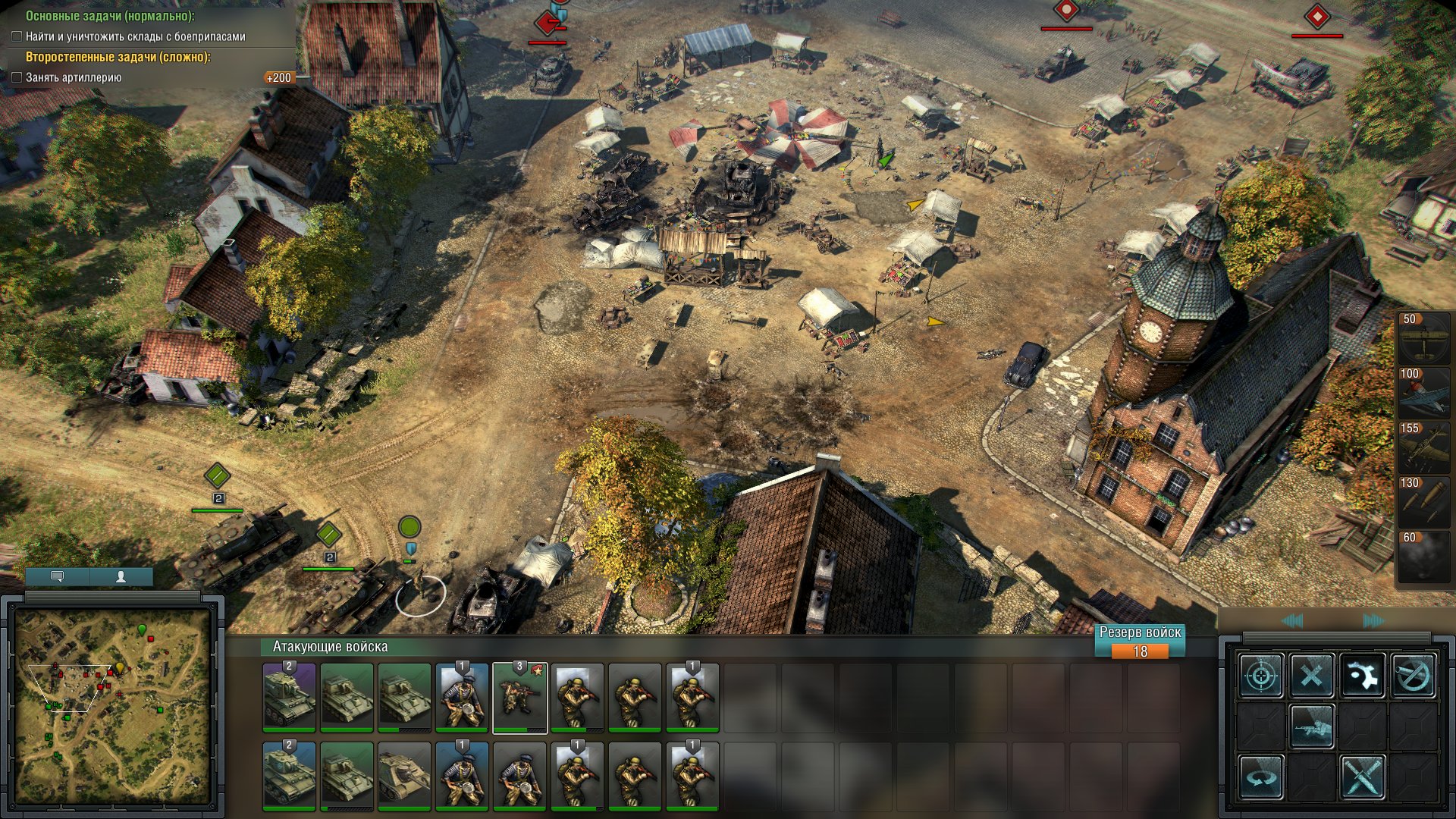
Task: Select the rifle soldier command button
Action: [1311, 726]
